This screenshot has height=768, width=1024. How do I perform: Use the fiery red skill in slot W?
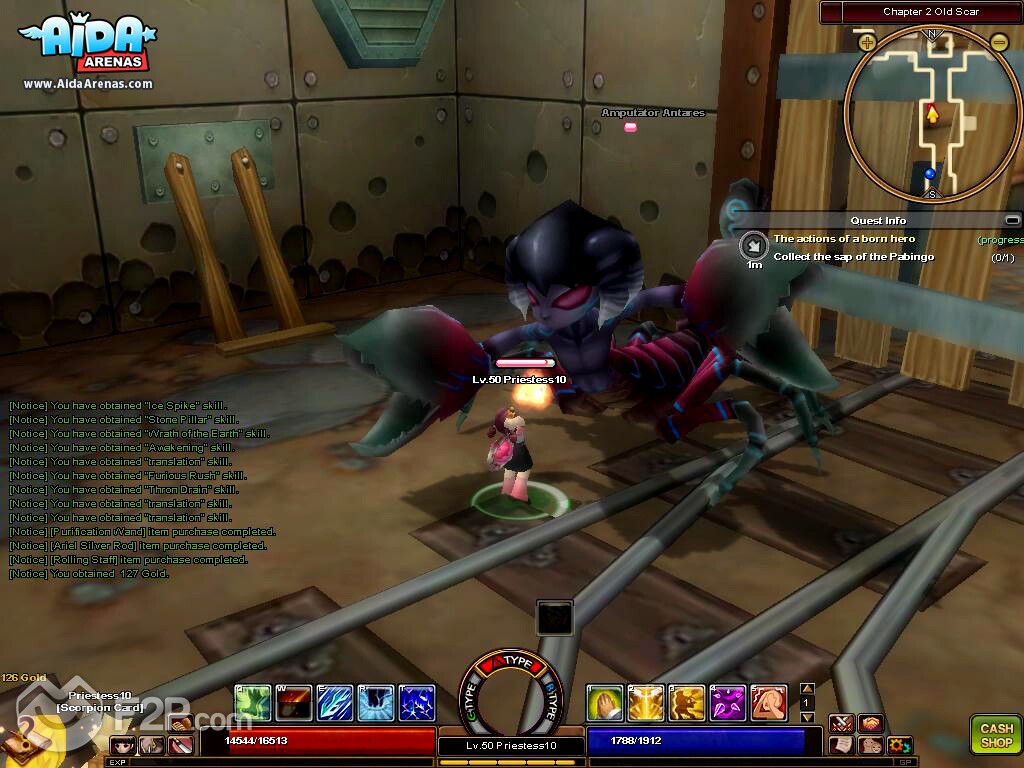click(292, 703)
